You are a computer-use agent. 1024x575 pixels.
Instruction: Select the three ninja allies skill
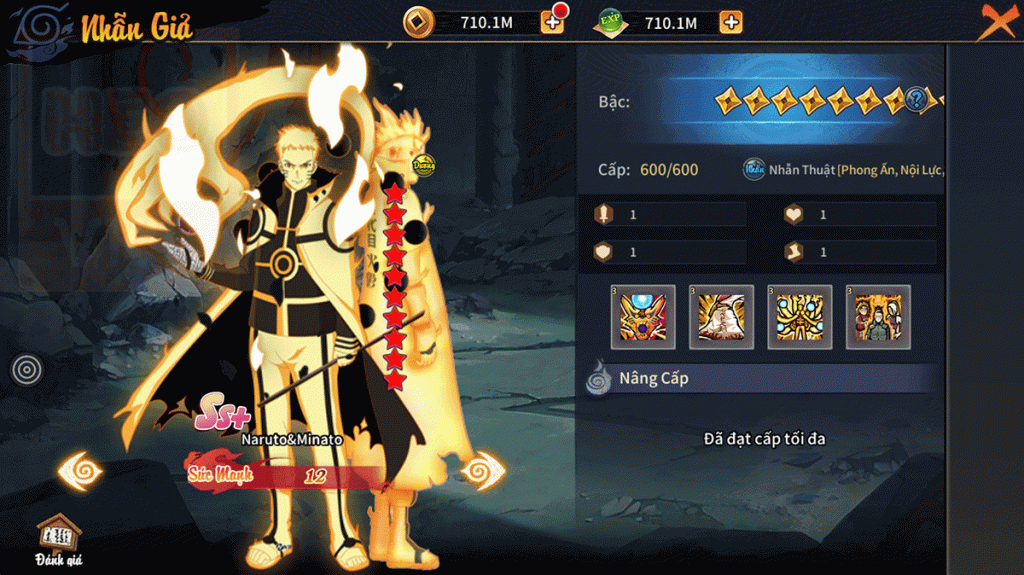(x=877, y=317)
